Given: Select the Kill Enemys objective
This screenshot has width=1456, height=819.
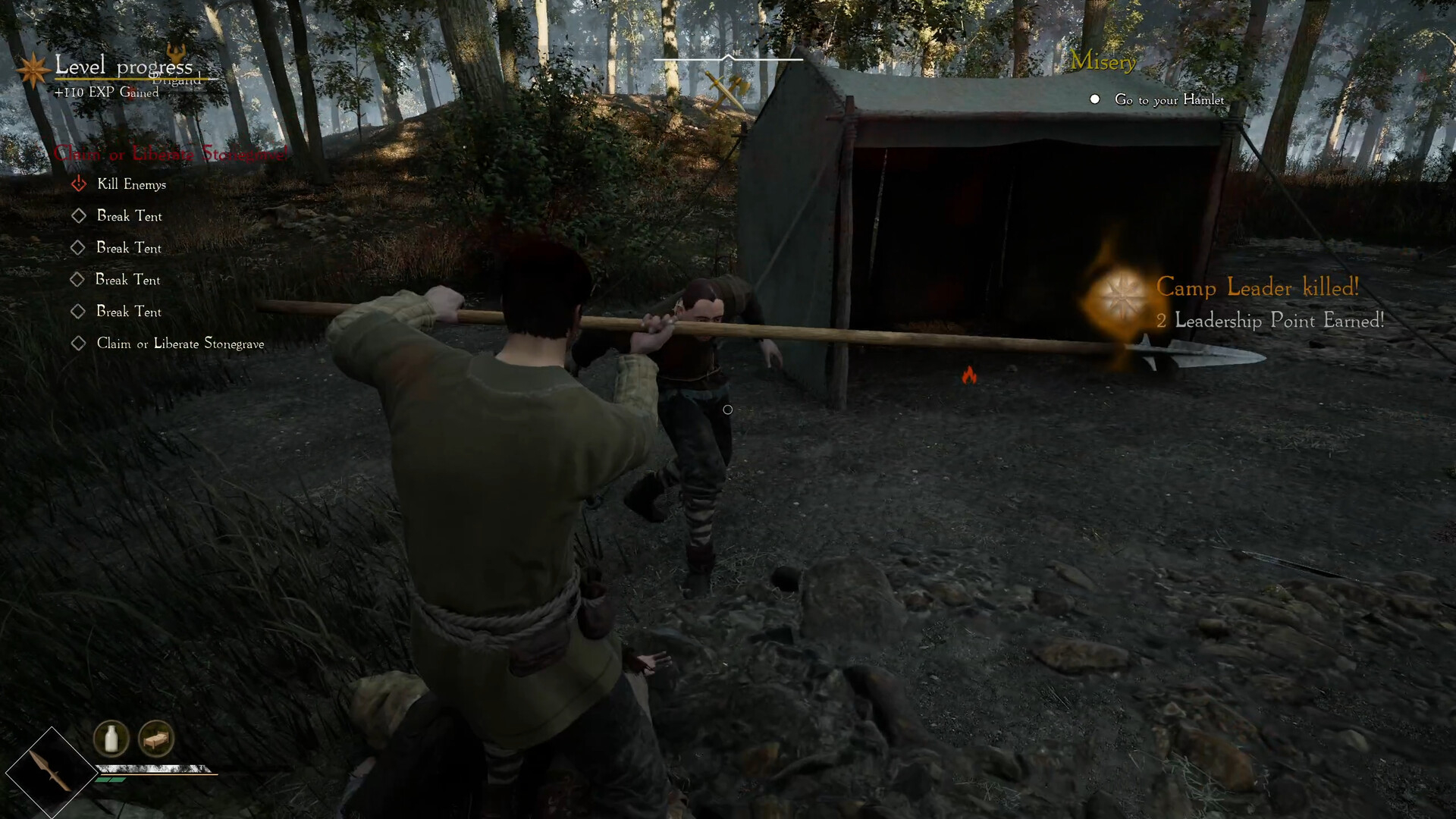Looking at the screenshot, I should coord(131,184).
